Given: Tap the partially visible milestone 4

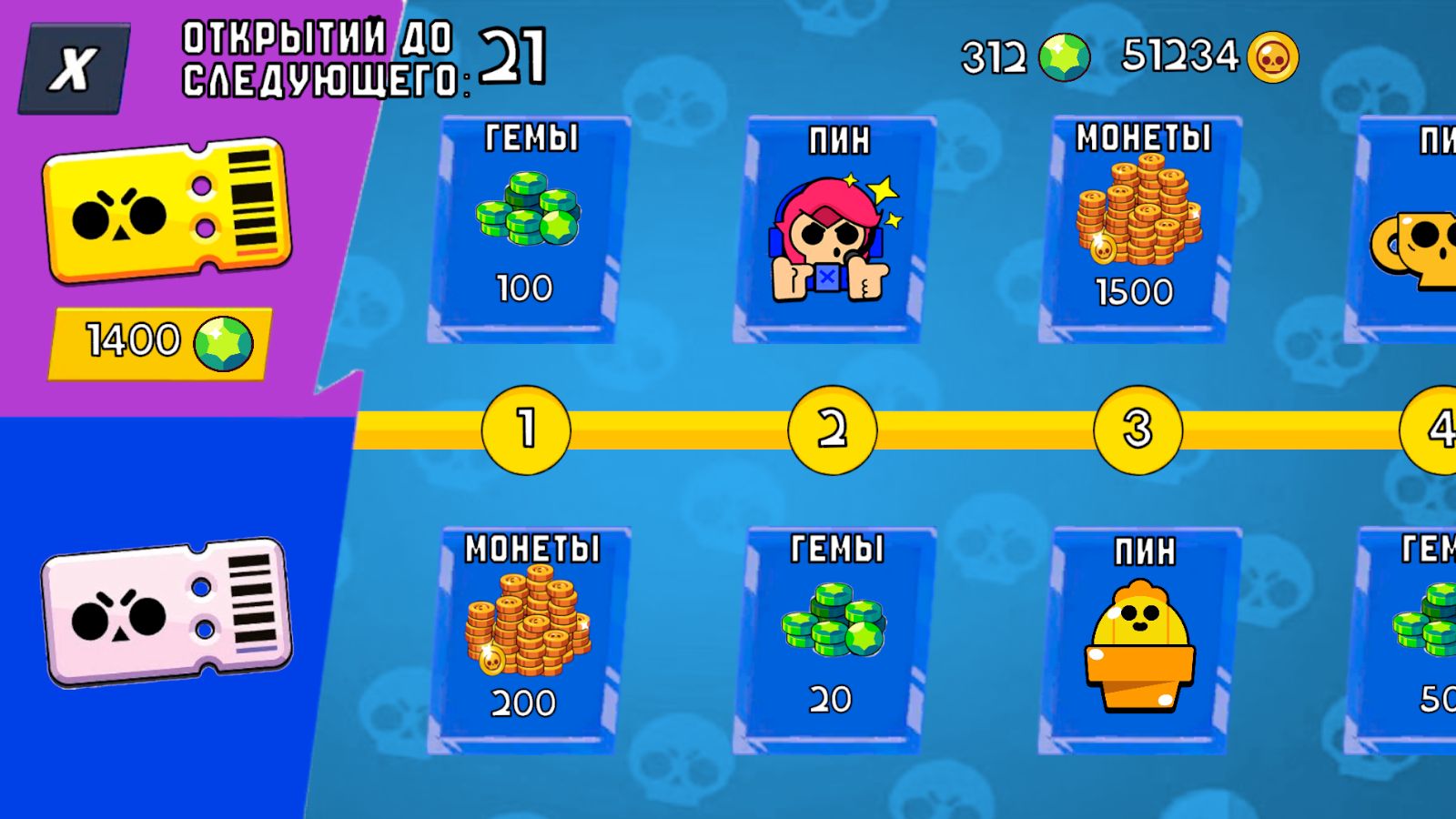Looking at the screenshot, I should click(1438, 430).
